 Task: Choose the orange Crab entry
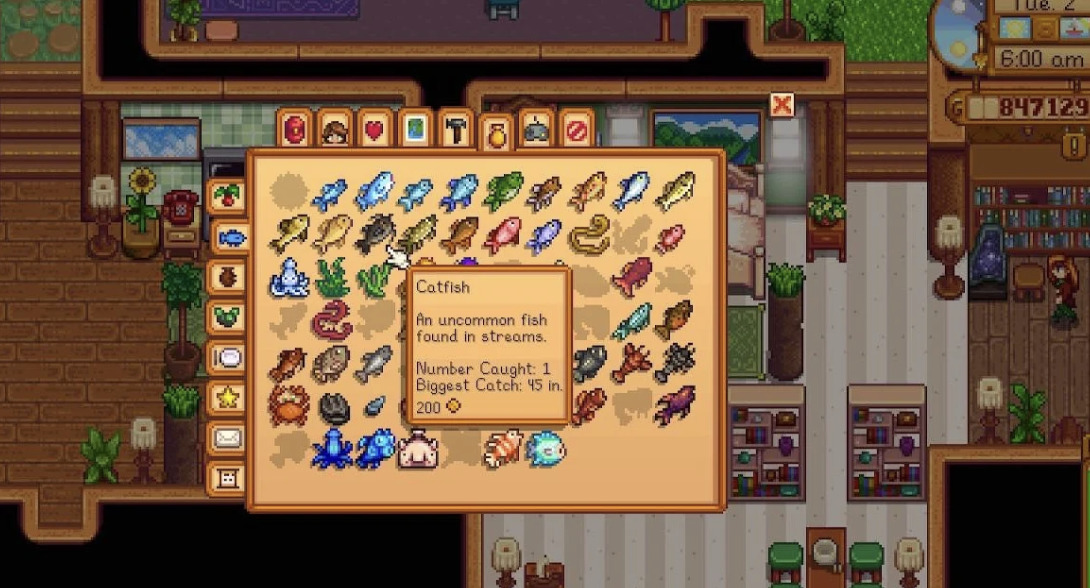point(288,405)
